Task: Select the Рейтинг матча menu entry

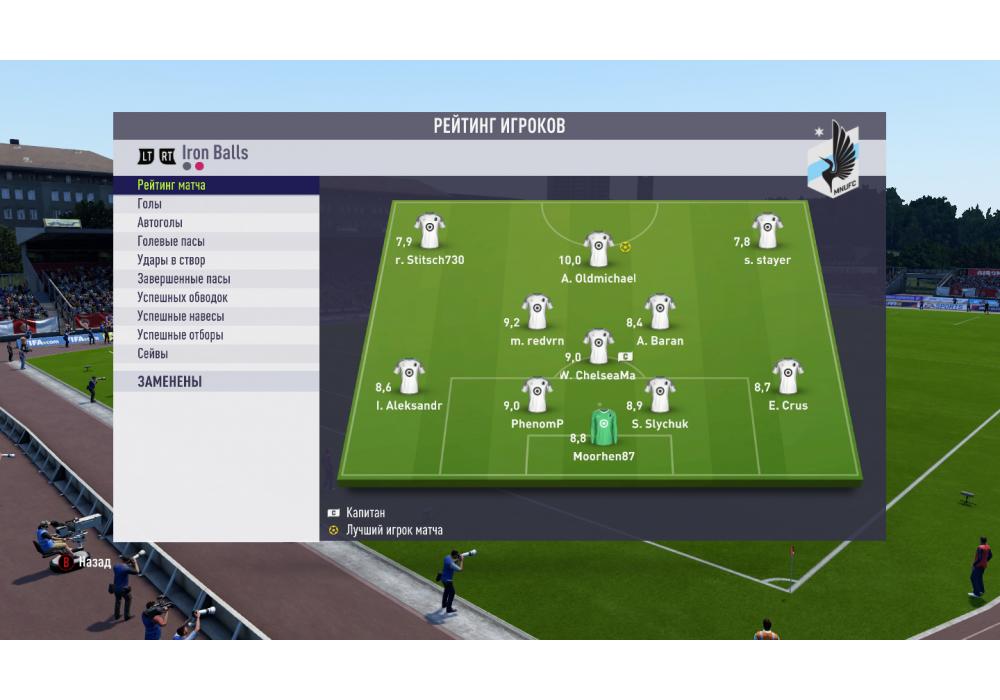Action: point(216,185)
